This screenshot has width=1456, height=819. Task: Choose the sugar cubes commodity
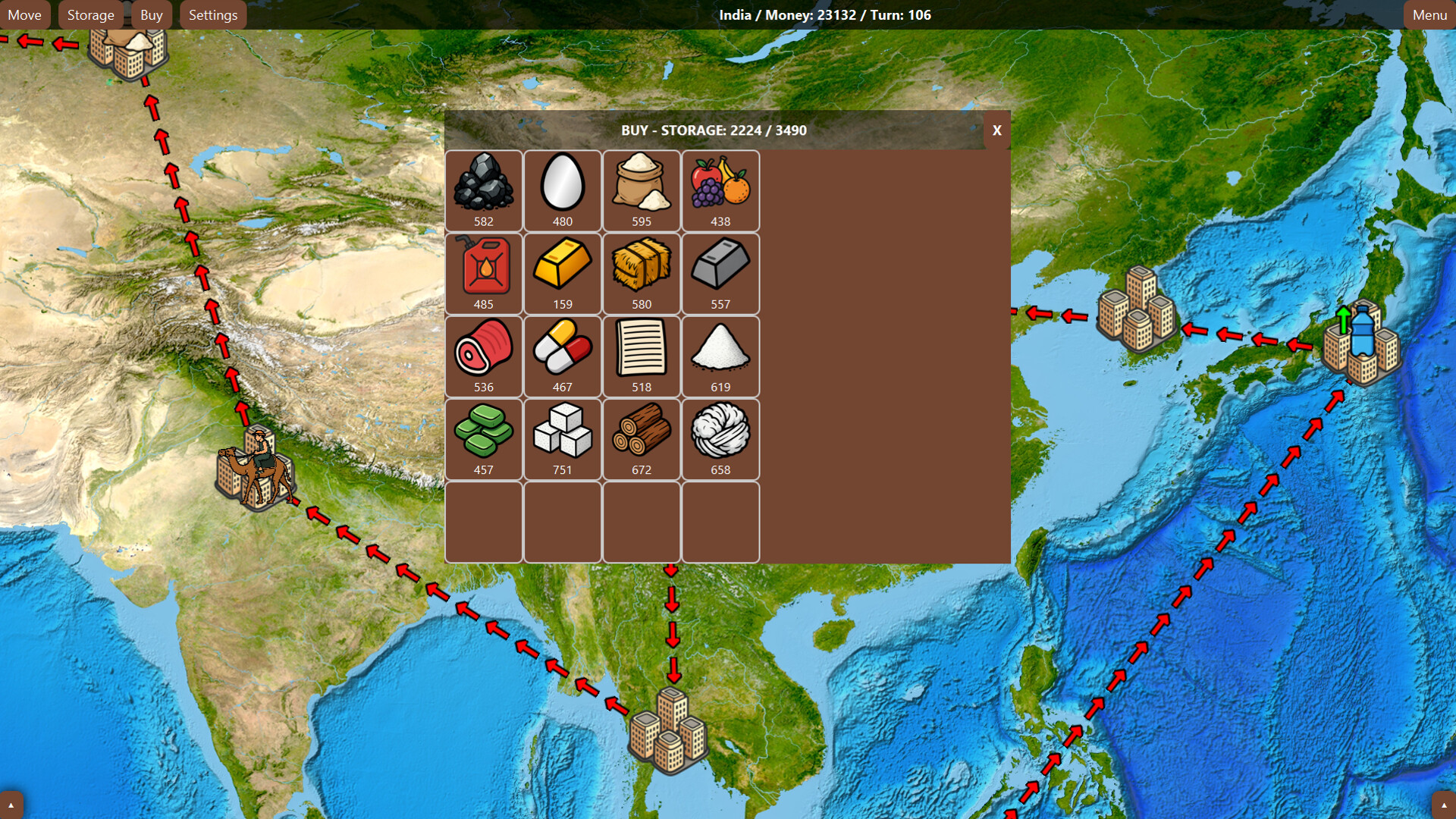[563, 438]
